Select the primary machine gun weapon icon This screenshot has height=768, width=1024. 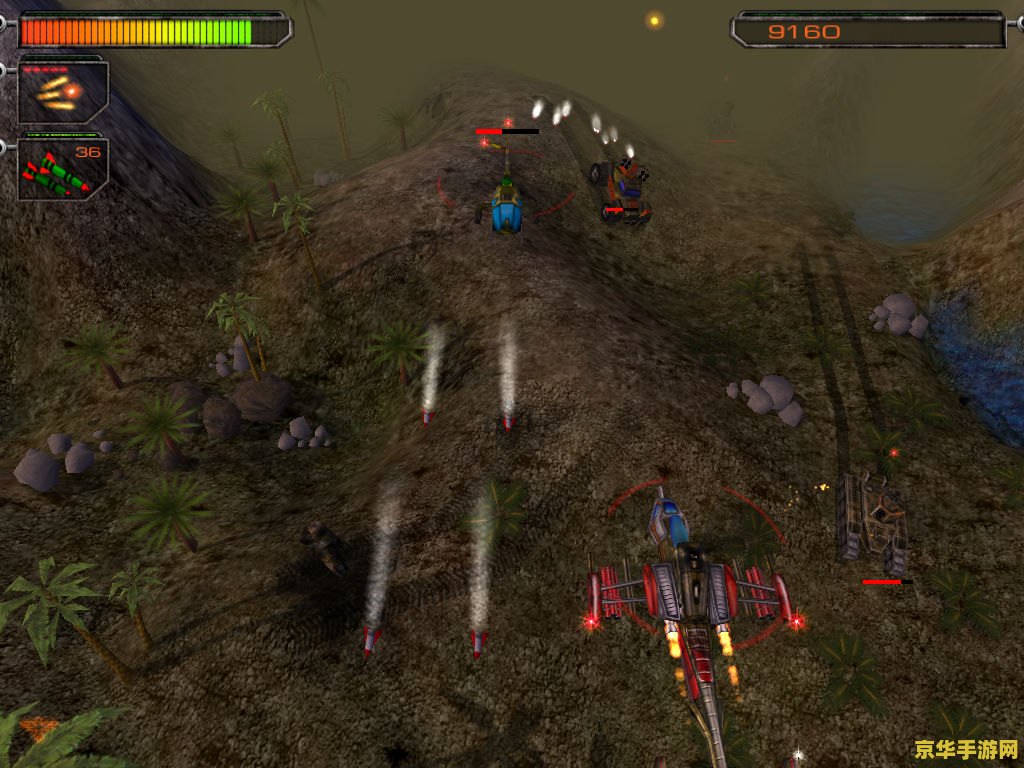pyautogui.click(x=62, y=92)
